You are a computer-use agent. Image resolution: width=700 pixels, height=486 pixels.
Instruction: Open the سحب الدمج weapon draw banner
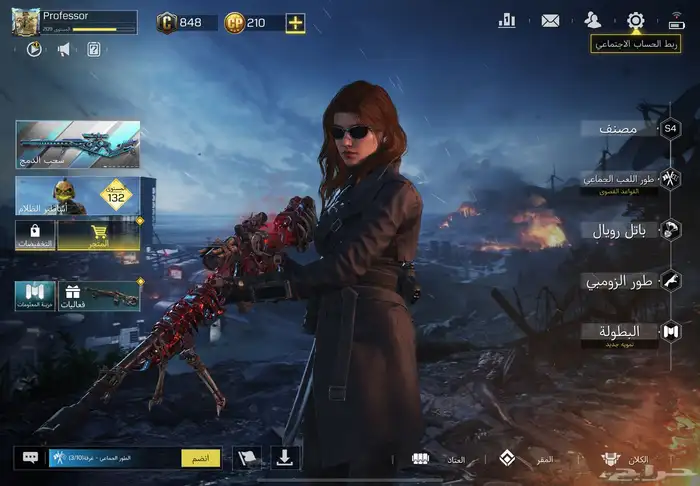tap(77, 144)
